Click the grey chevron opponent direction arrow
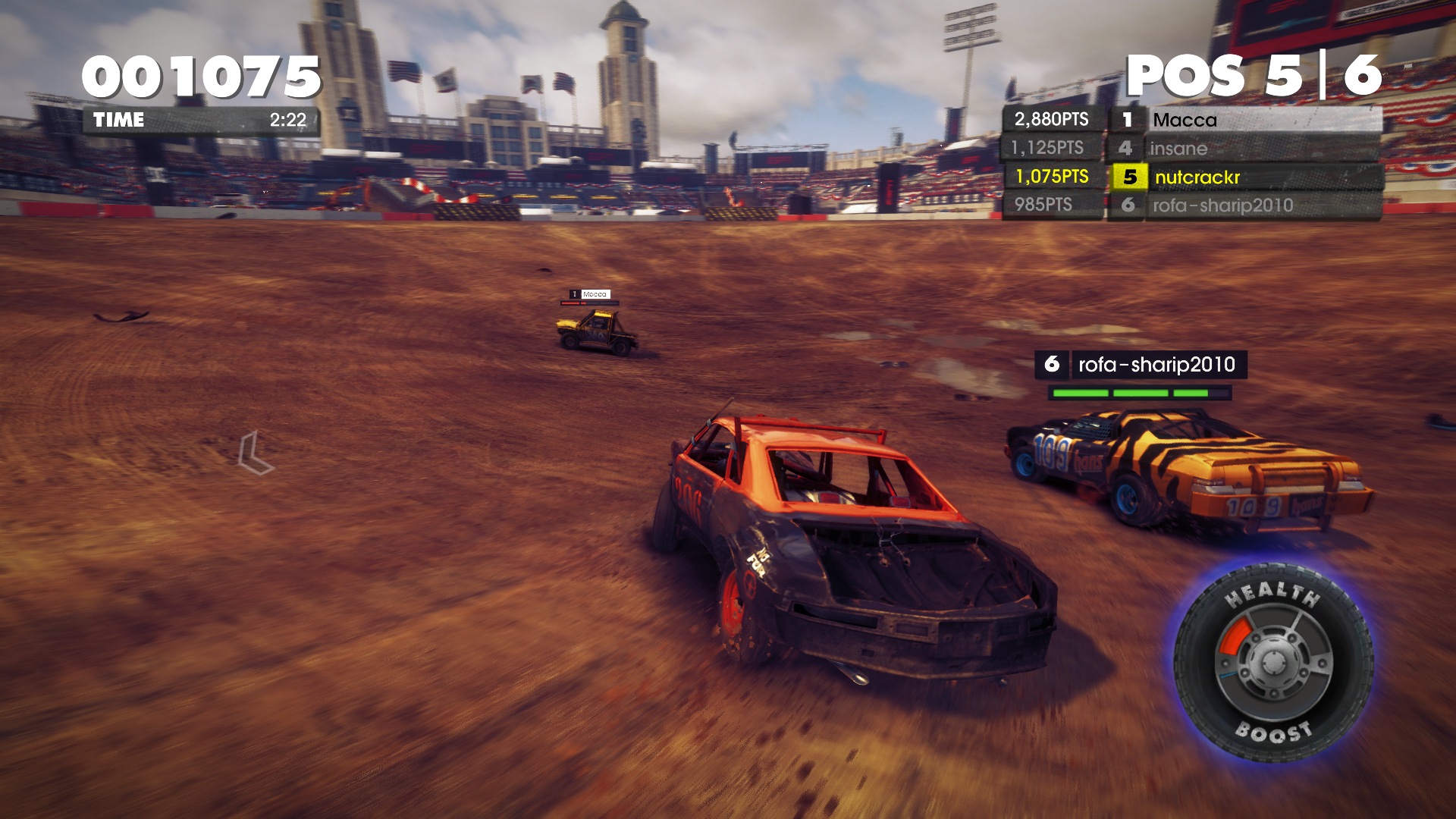This screenshot has width=1456, height=819. point(255,453)
